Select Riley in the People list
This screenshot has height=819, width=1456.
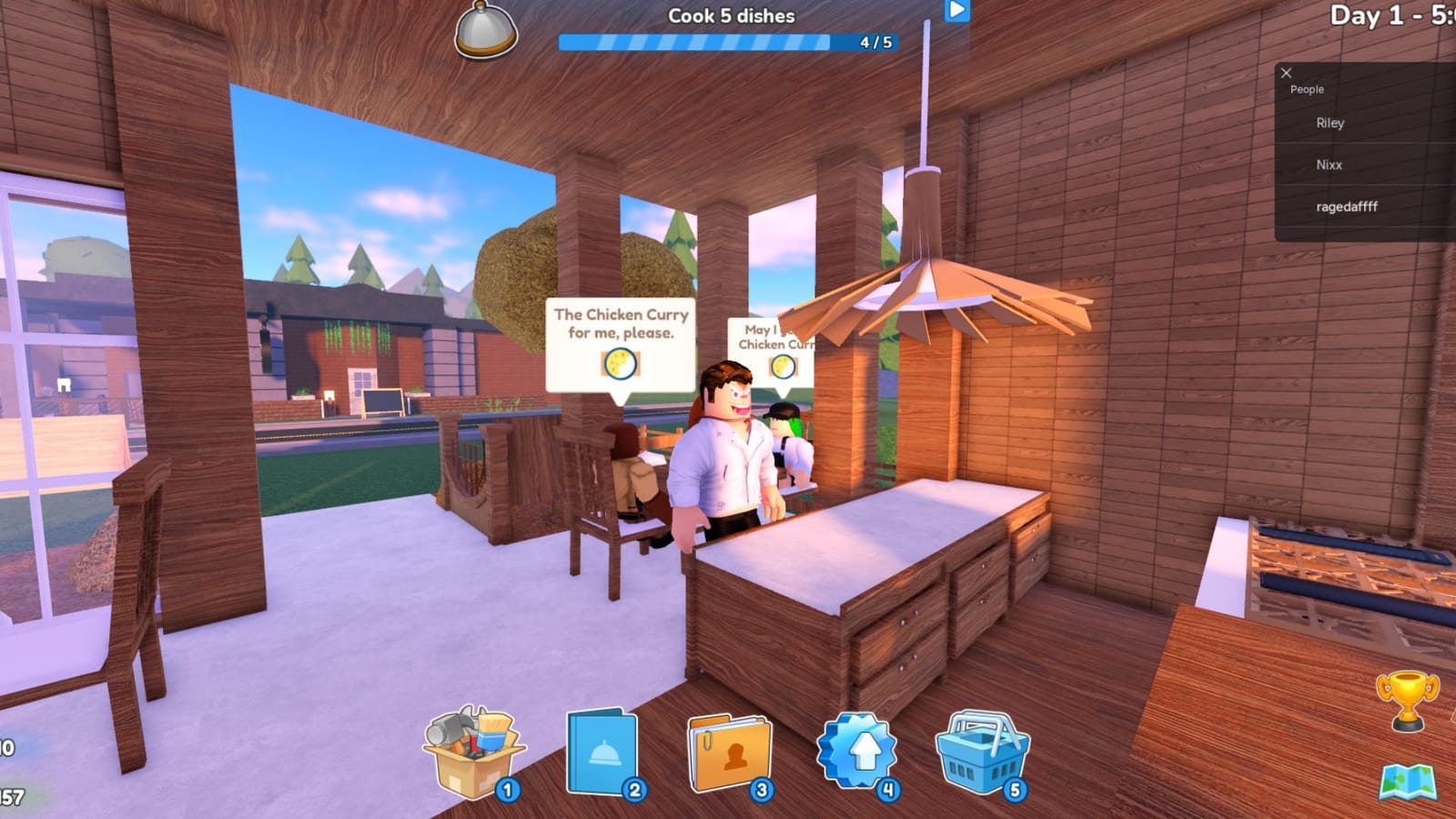tap(1330, 123)
